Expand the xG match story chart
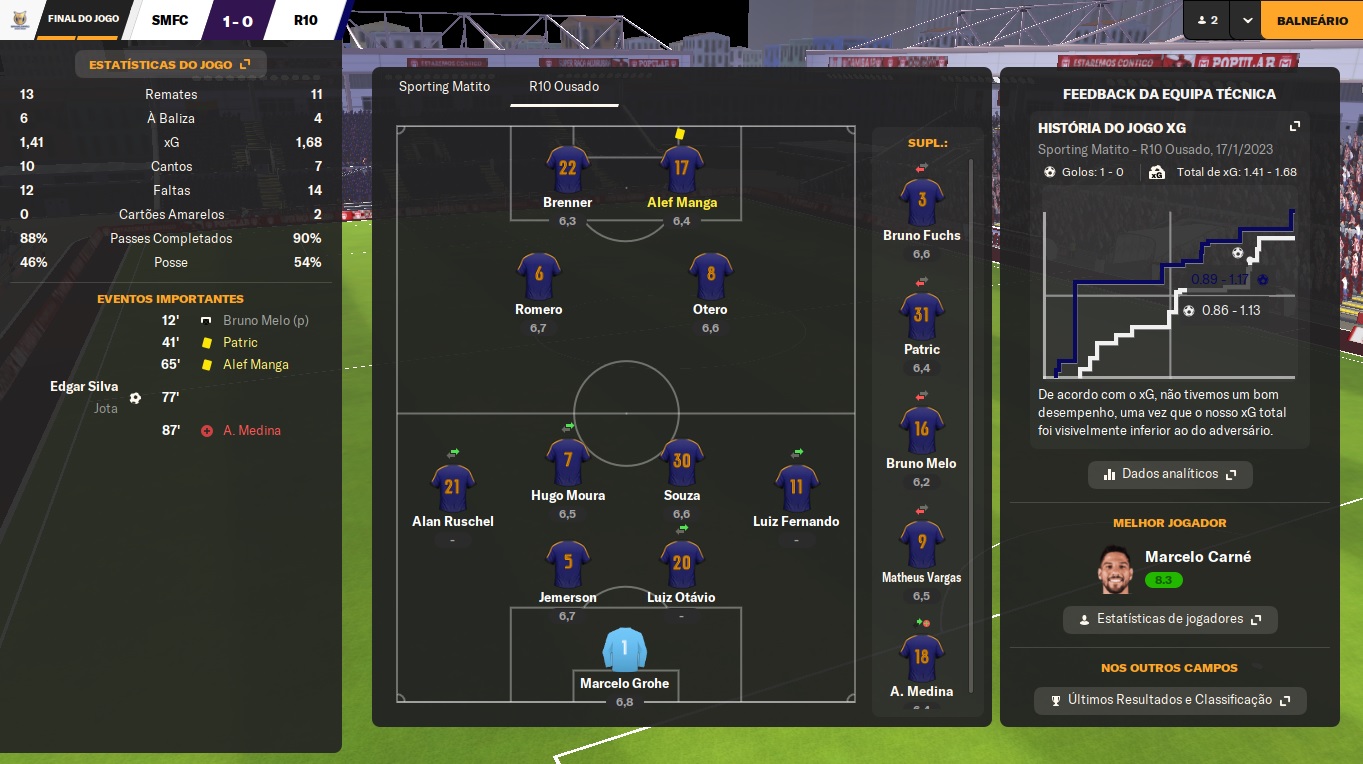This screenshot has height=764, width=1363. 1295,127
